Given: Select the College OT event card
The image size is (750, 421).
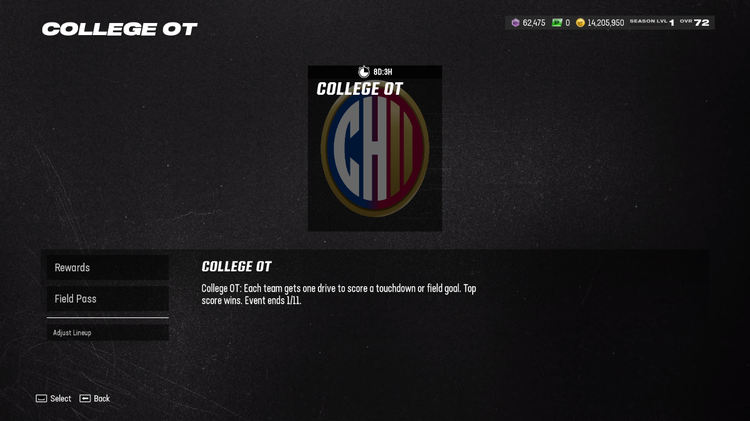Looking at the screenshot, I should click(x=375, y=150).
